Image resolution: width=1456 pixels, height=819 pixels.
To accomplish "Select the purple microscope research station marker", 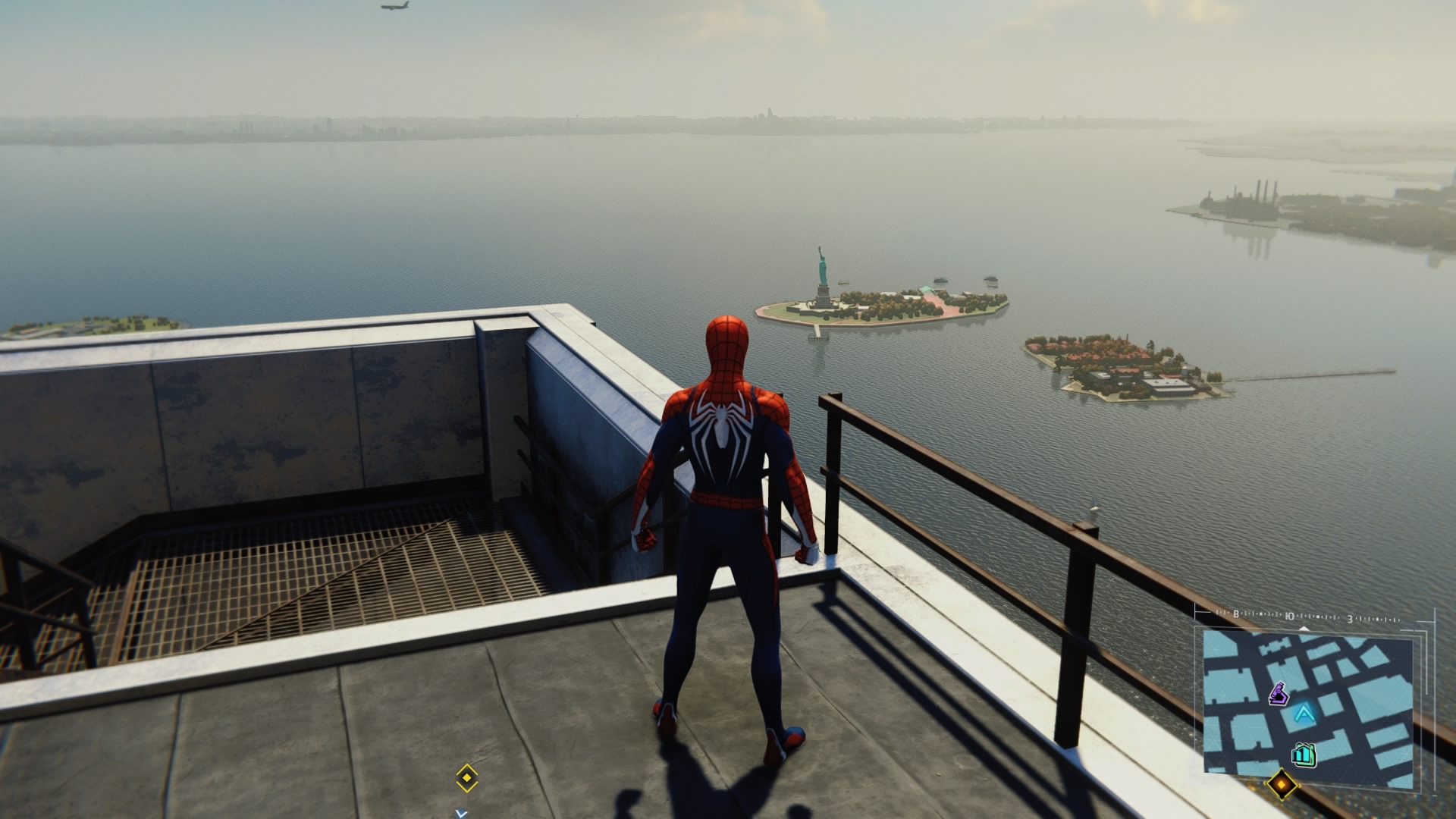I will tap(1280, 692).
